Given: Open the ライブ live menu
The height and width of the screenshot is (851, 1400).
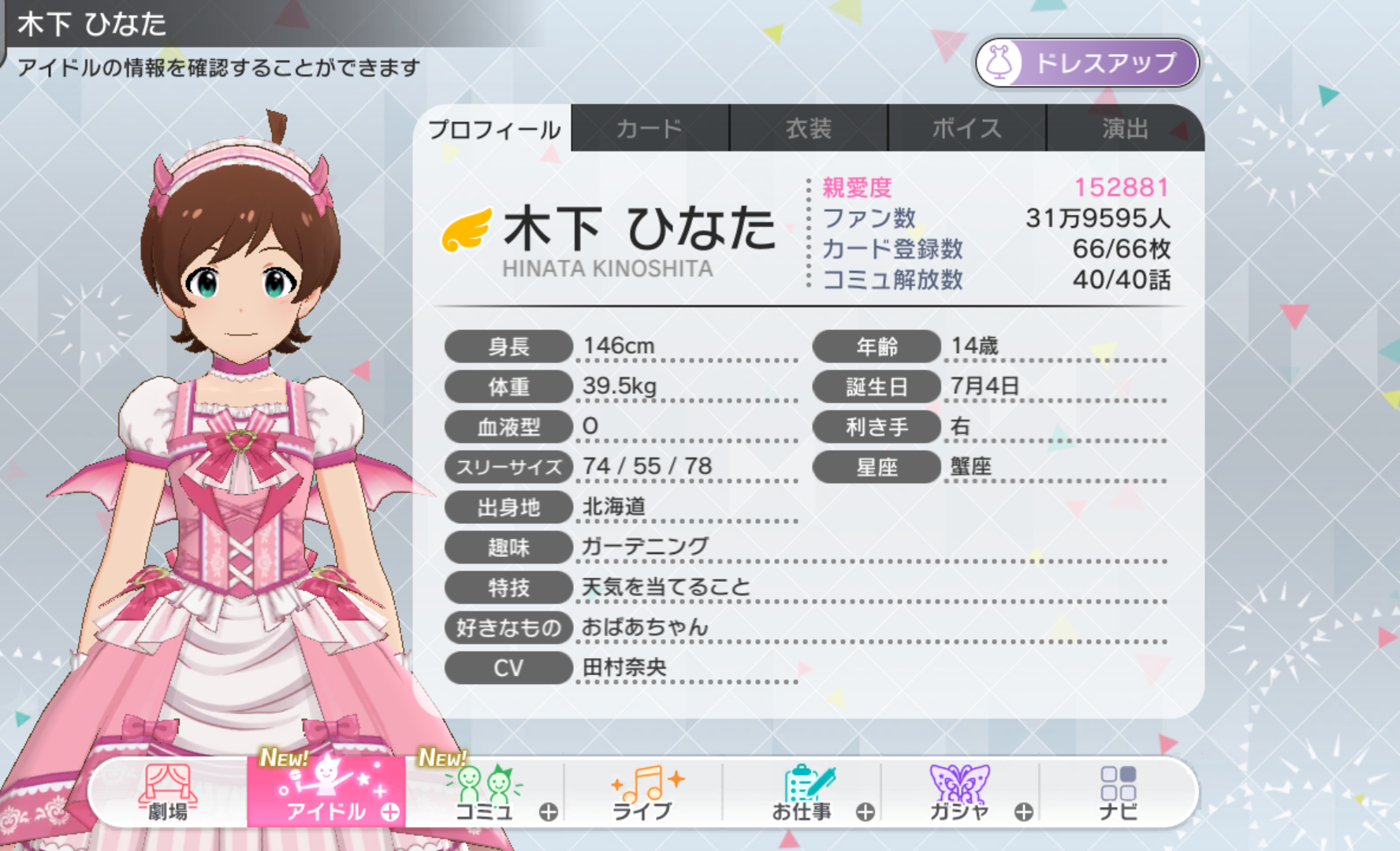Looking at the screenshot, I should [643, 793].
